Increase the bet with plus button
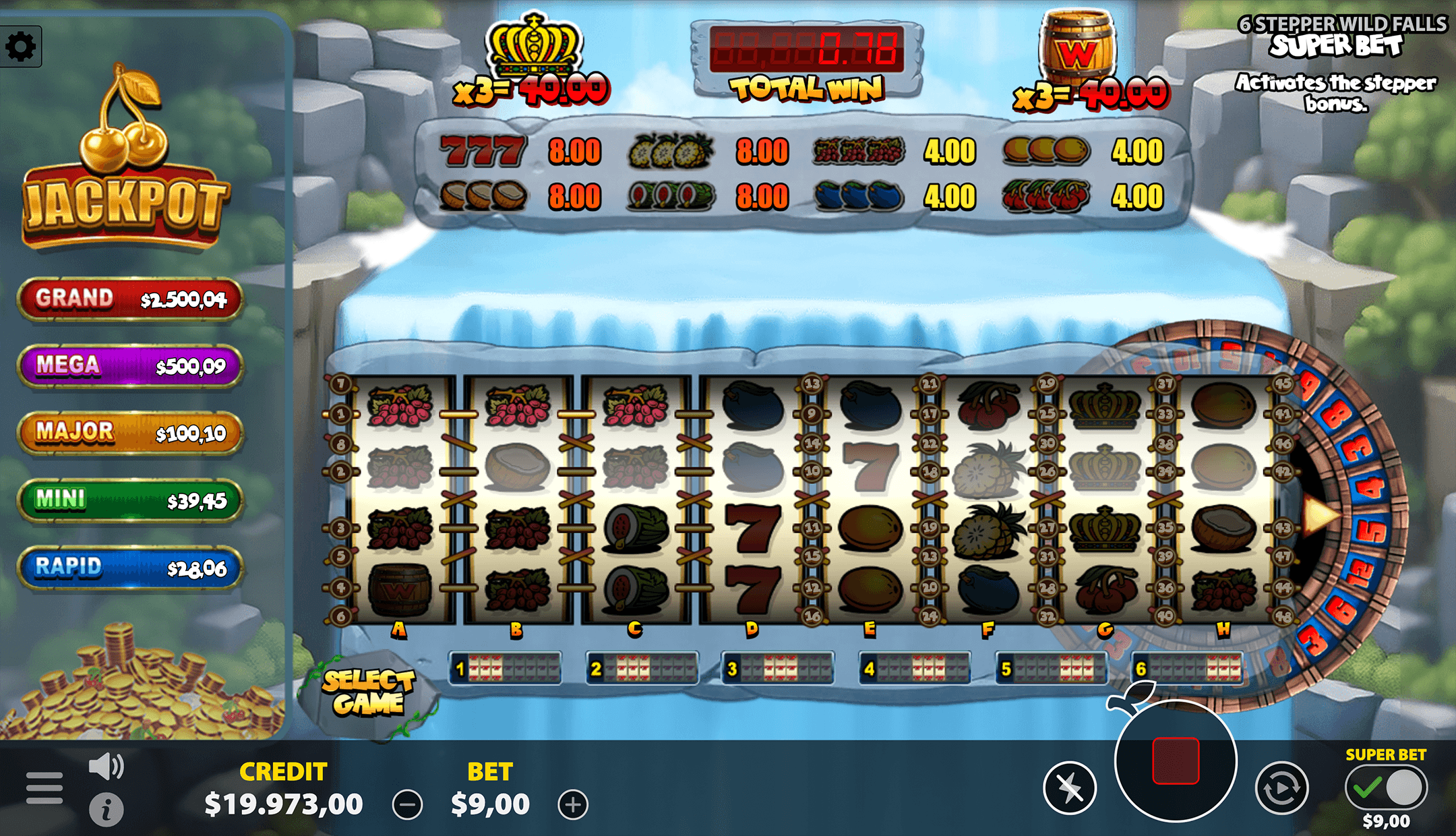 pos(573,805)
